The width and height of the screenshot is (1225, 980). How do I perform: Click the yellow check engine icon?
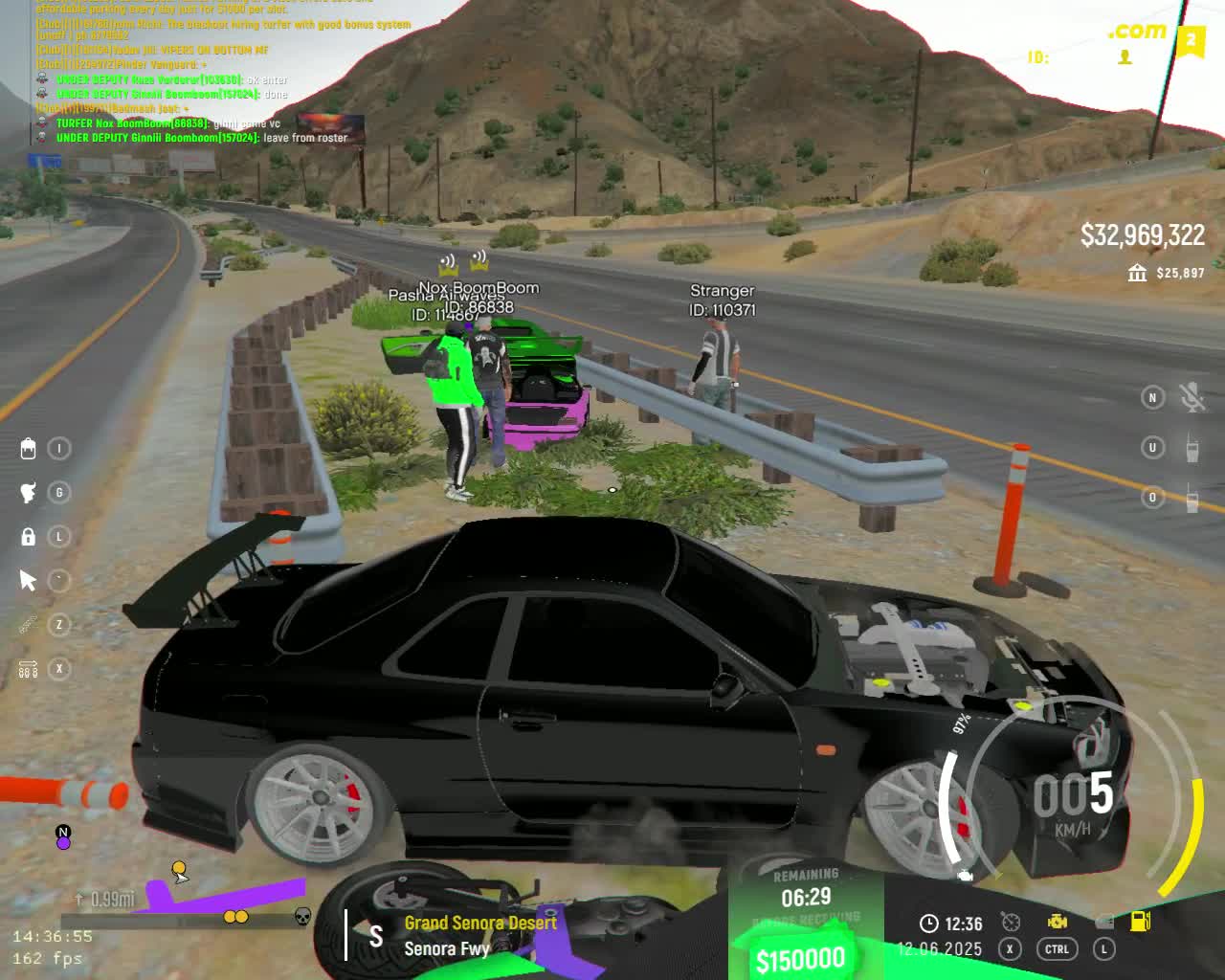coord(1058,921)
